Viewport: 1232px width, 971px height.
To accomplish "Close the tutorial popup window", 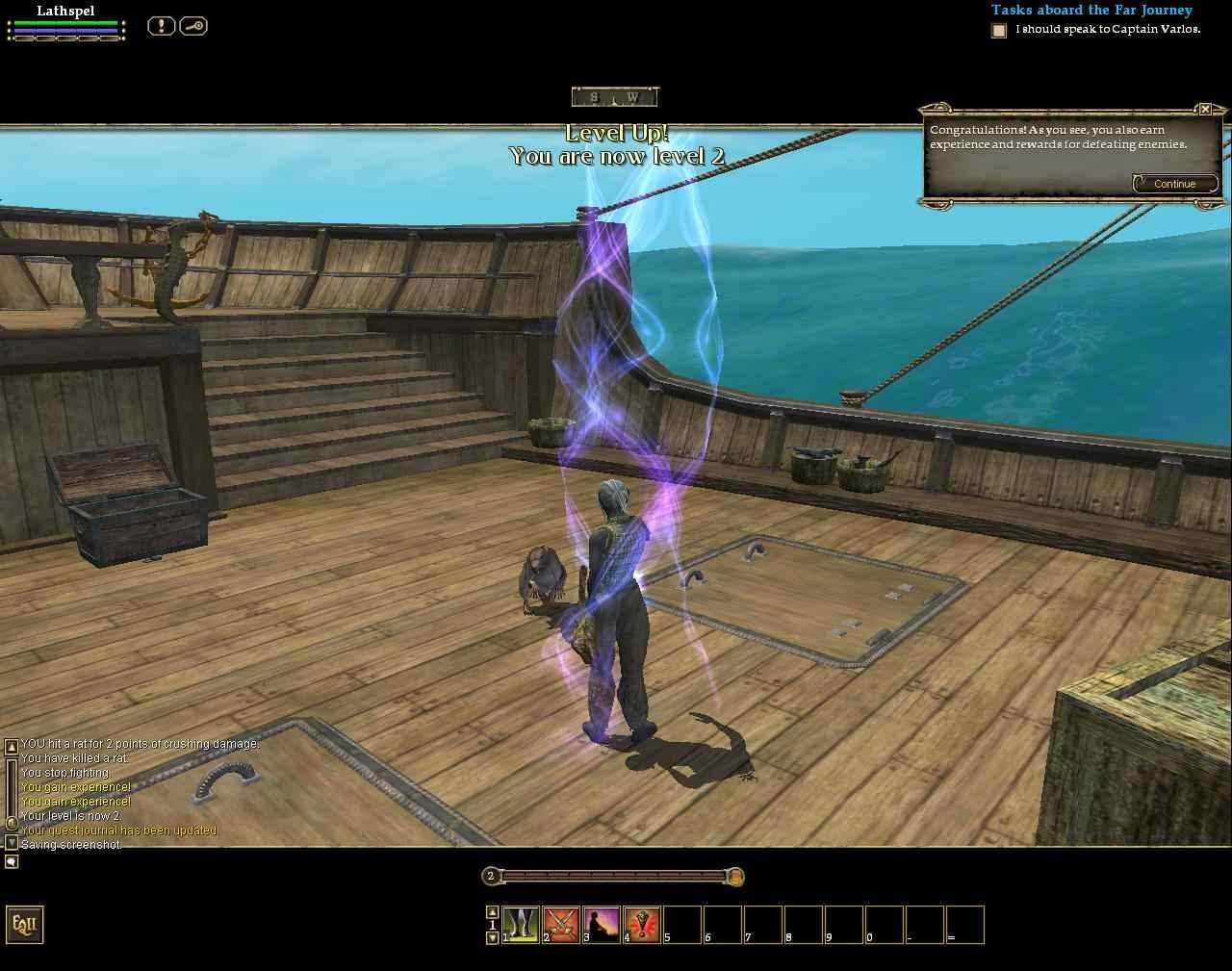I will point(1205,110).
